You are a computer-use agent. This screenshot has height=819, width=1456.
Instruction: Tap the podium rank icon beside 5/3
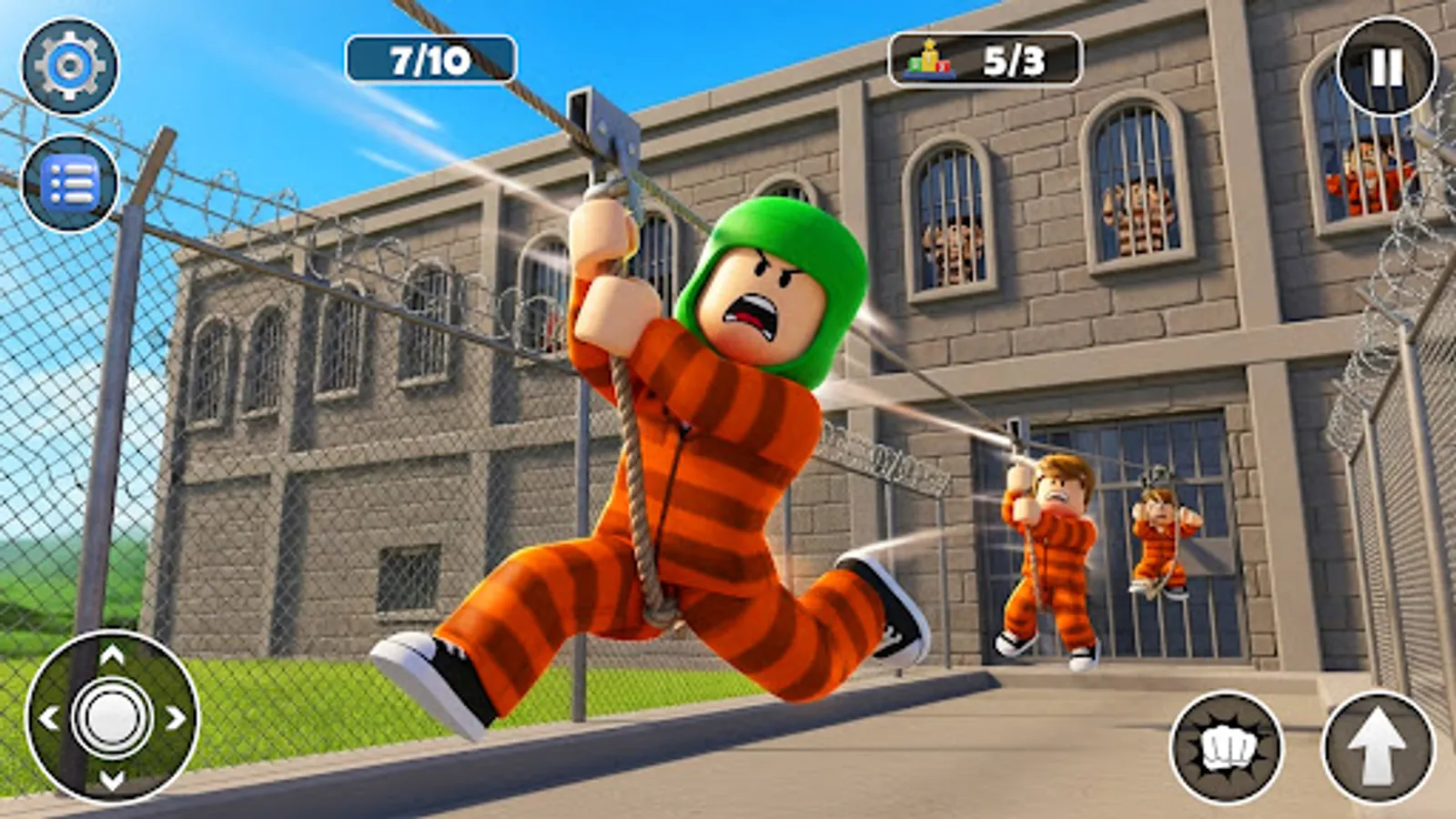tap(926, 59)
